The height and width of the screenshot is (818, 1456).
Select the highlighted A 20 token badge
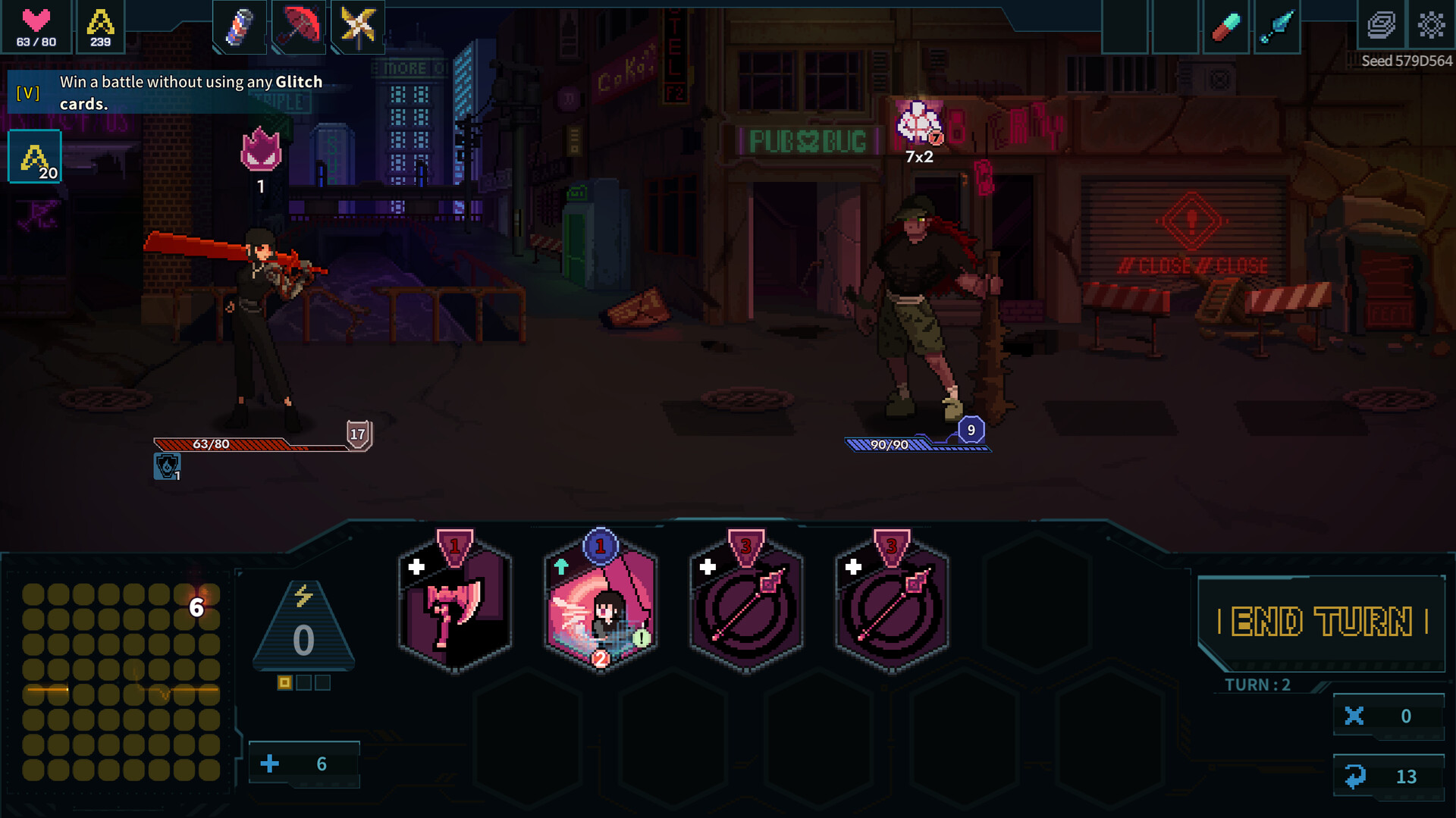33,155
